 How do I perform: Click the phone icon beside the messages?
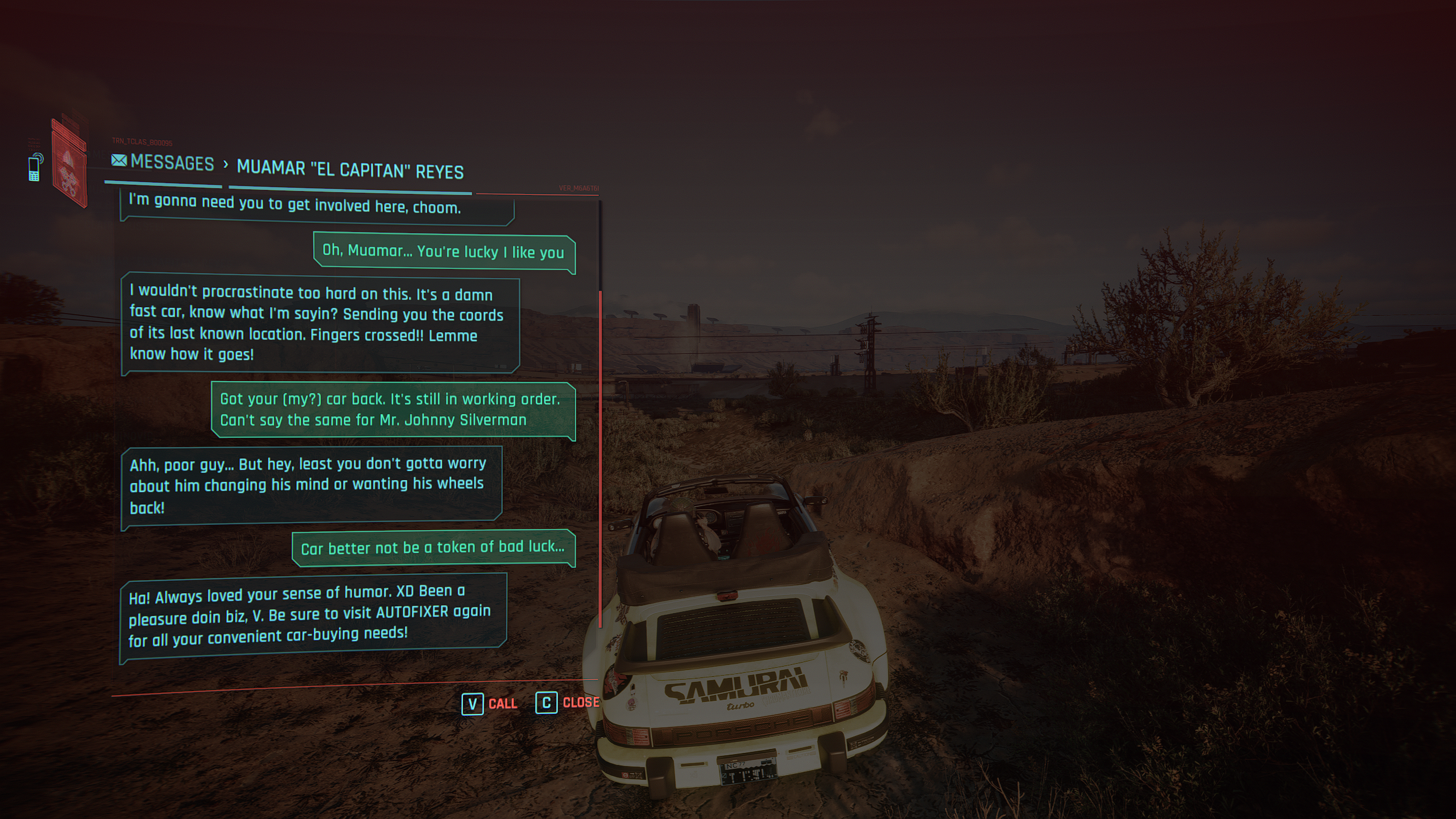click(35, 167)
